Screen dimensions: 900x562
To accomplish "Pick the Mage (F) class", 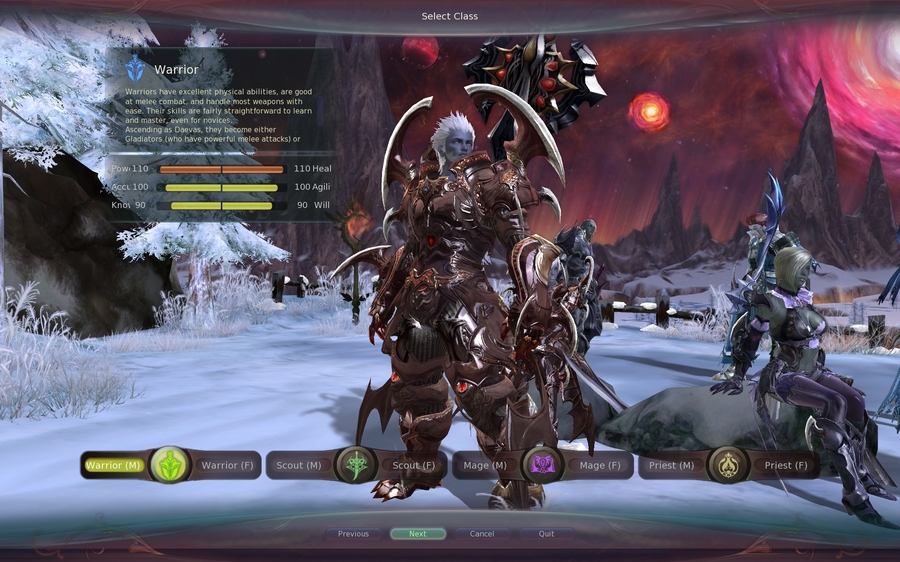I will (600, 465).
